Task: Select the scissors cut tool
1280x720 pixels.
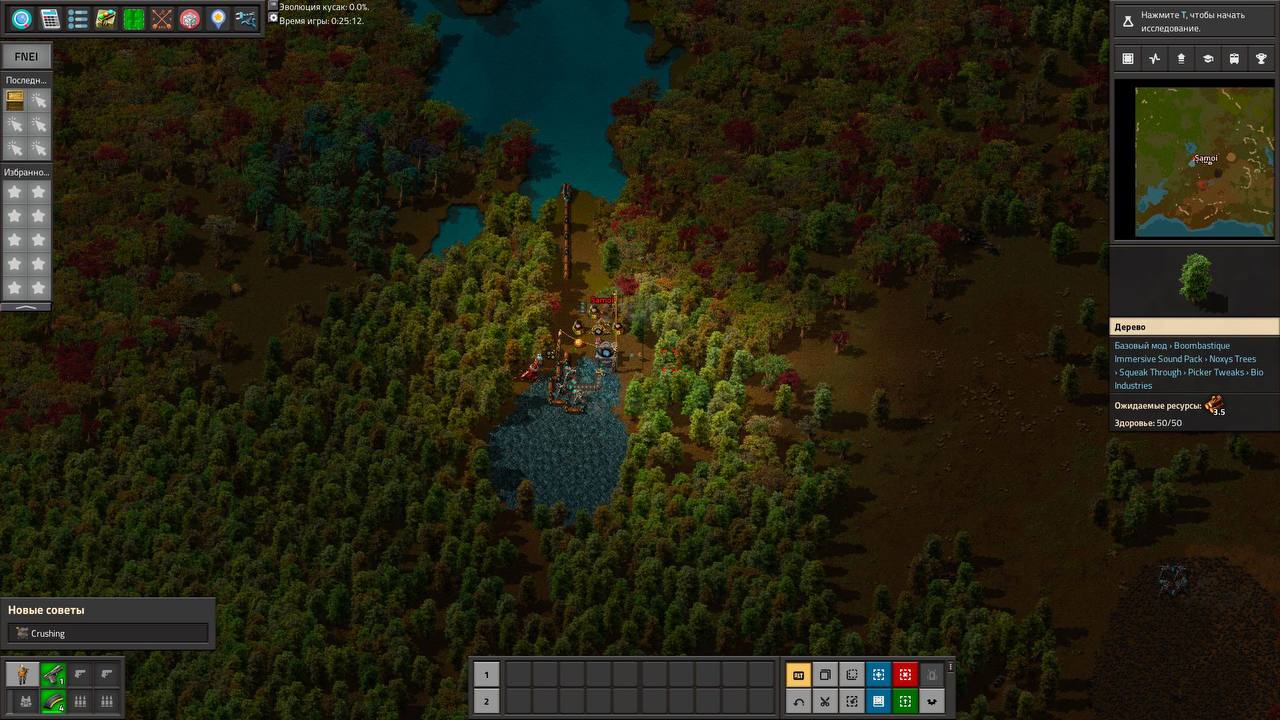Action: click(825, 701)
